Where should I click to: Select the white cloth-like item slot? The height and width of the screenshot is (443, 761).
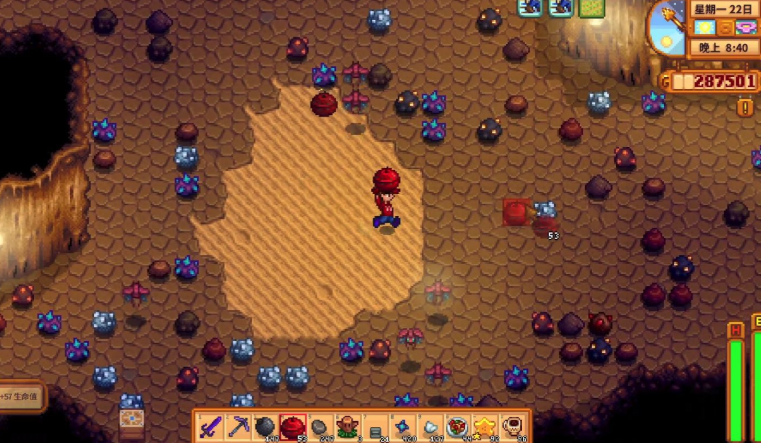click(x=432, y=427)
